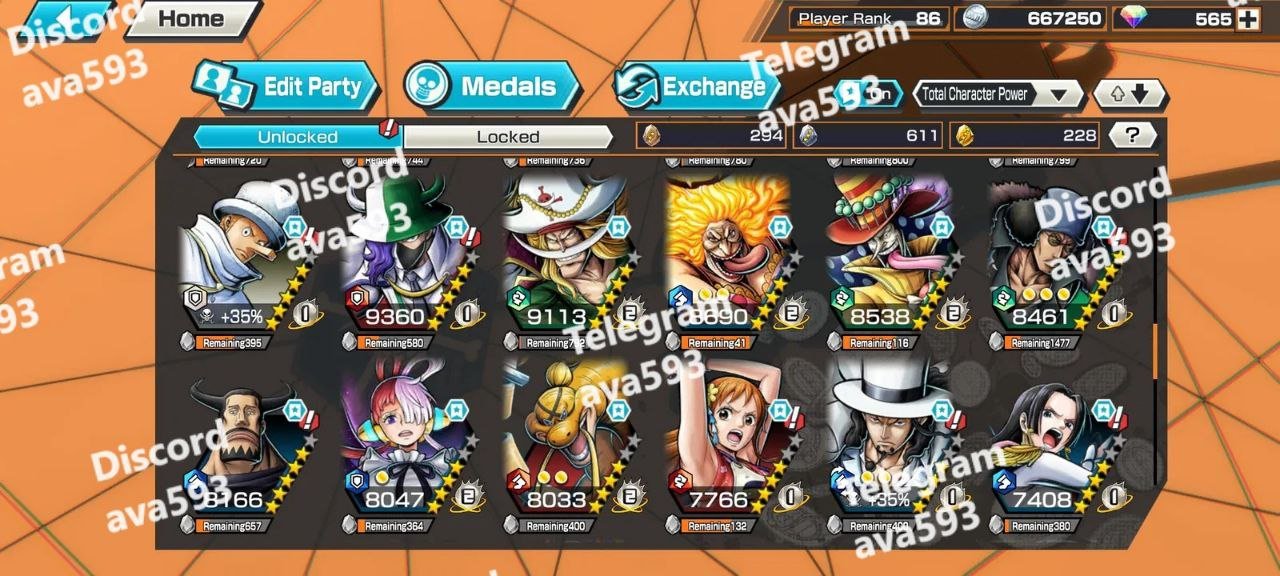The width and height of the screenshot is (1280, 576).
Task: Toggle the ascending/descending sort order arrows
Action: point(1129,95)
